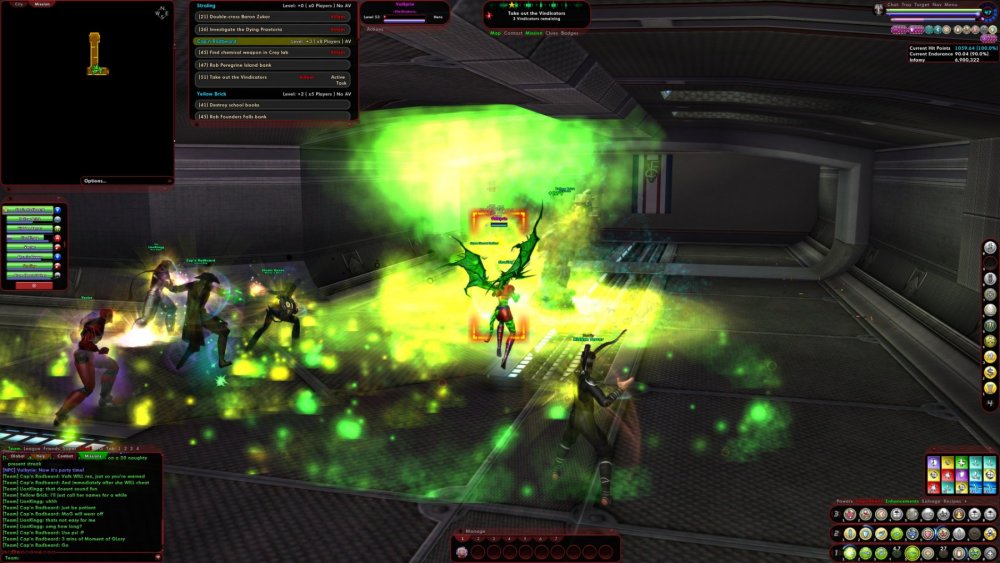Show the Clues window
Screen dimensions: 1000x563
click(x=552, y=33)
